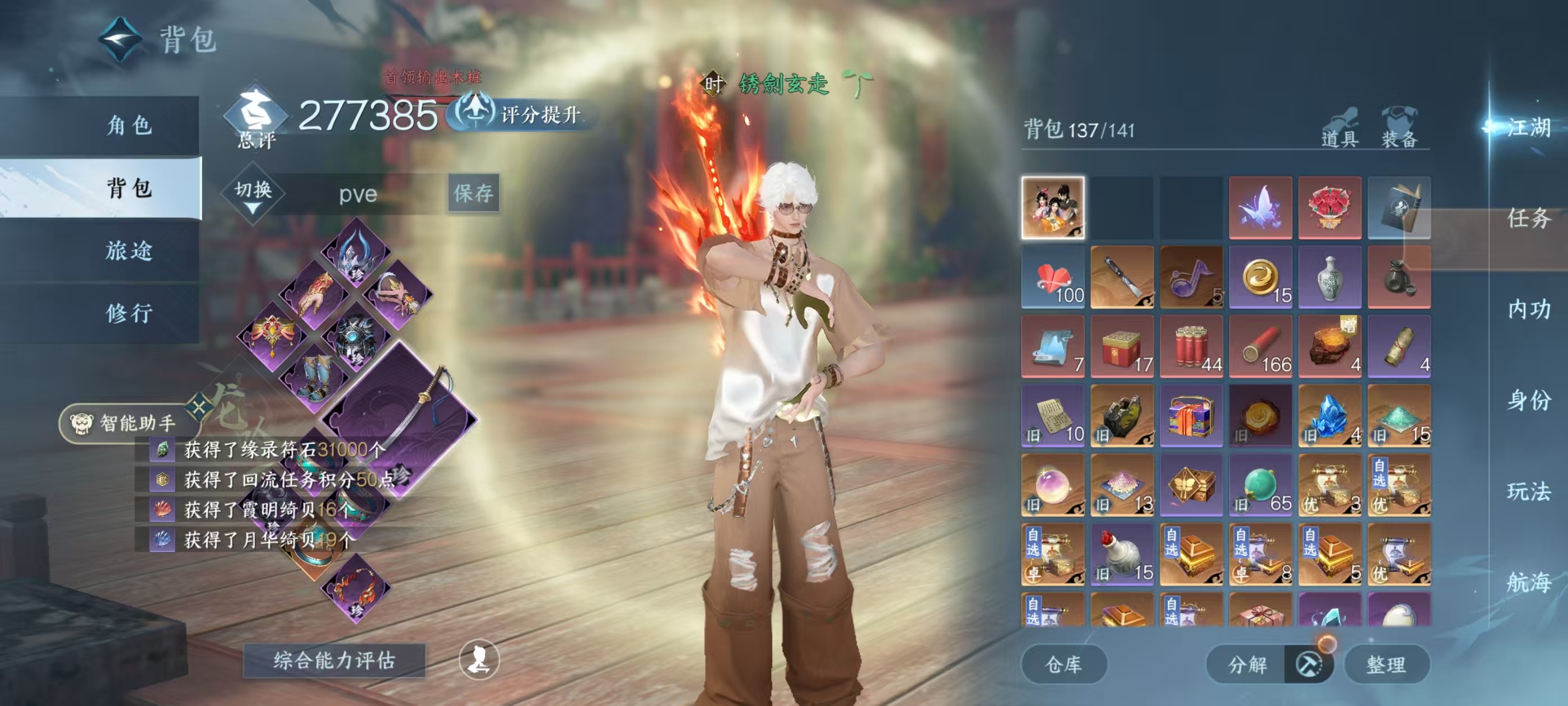This screenshot has height=706, width=1568.
Task: Switch to the 角色 tab
Action: point(128,126)
